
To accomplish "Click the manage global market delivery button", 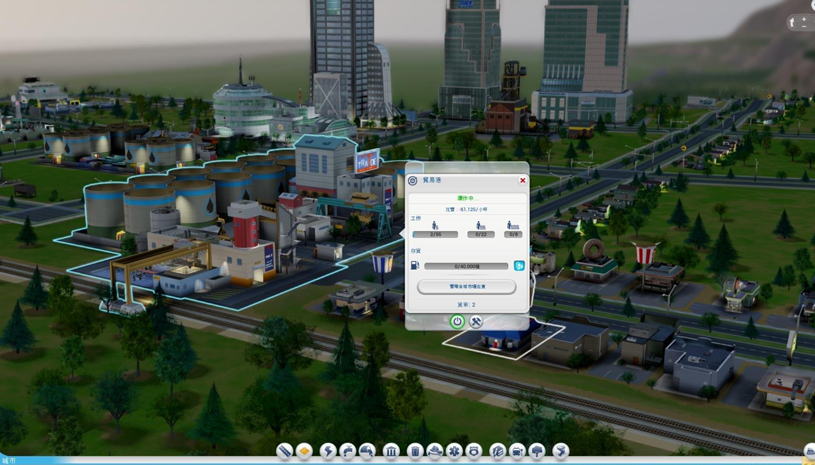I will [466, 287].
